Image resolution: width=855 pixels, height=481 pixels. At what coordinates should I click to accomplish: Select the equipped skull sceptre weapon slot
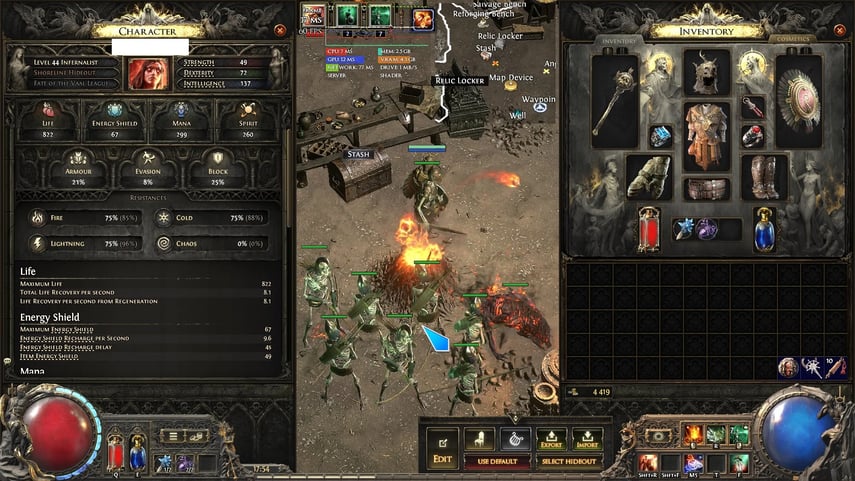click(x=614, y=102)
